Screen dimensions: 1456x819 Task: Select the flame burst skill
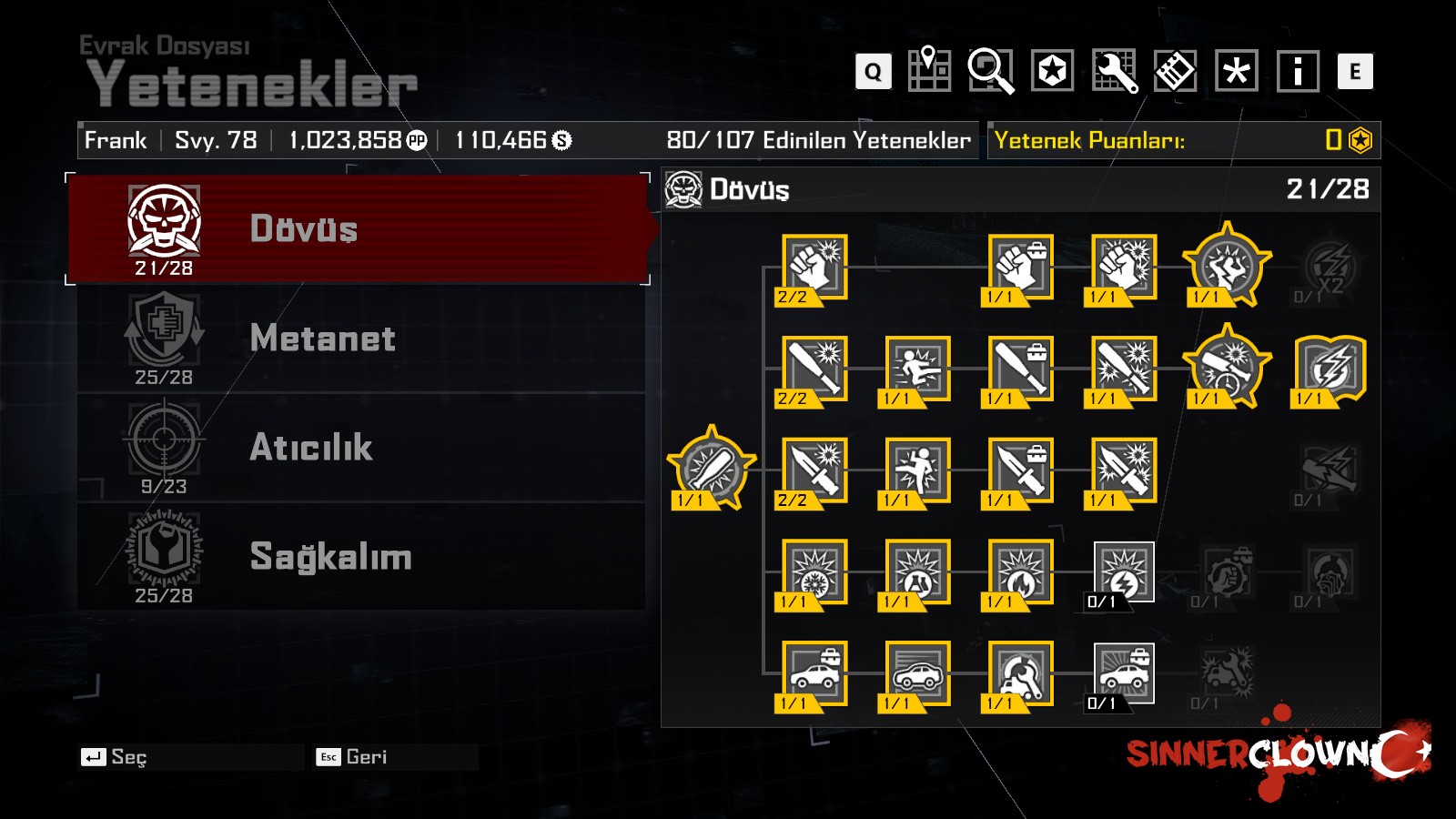click(x=1020, y=572)
